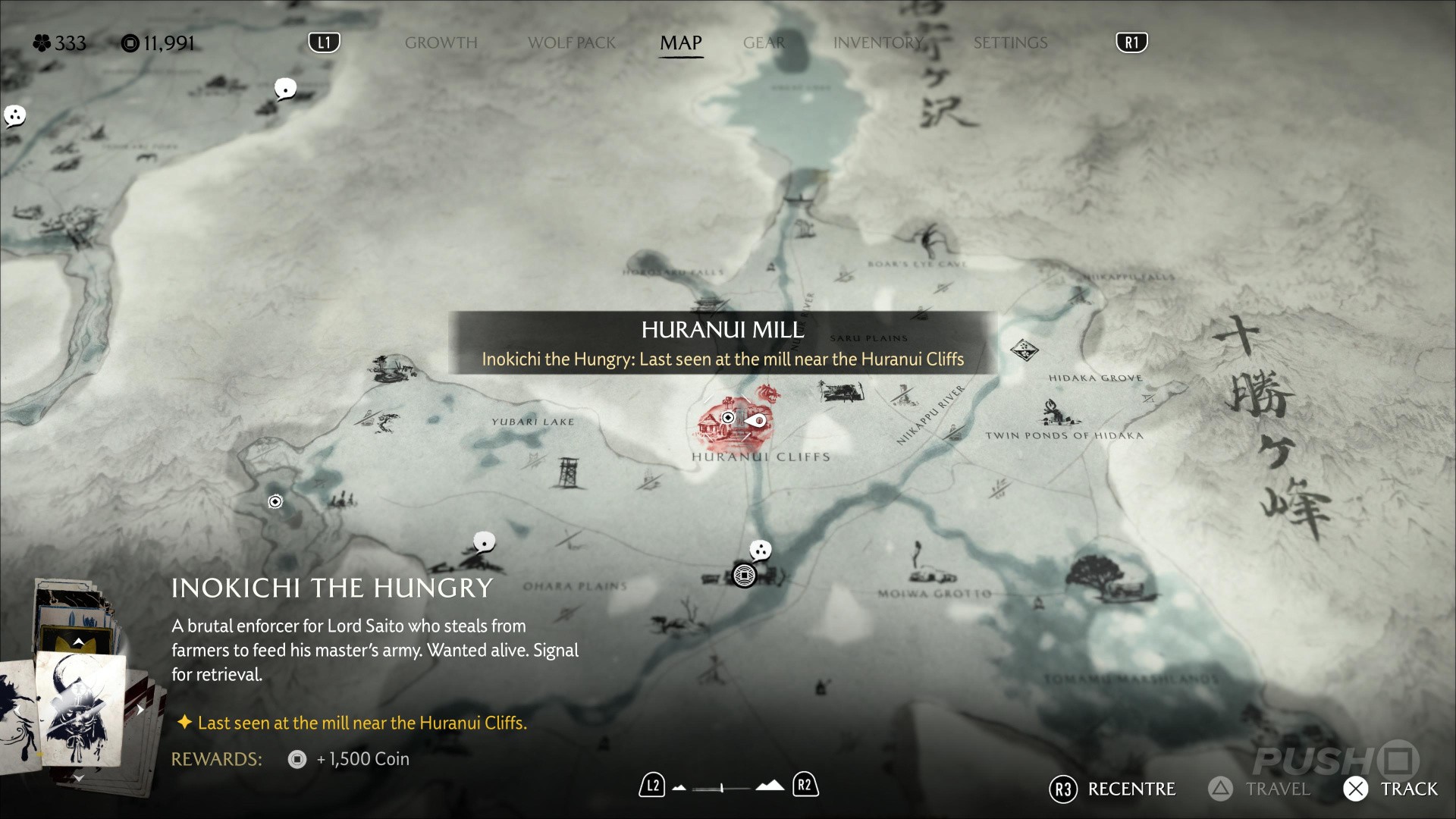
Task: Go to the Settings tab
Action: tap(1010, 43)
